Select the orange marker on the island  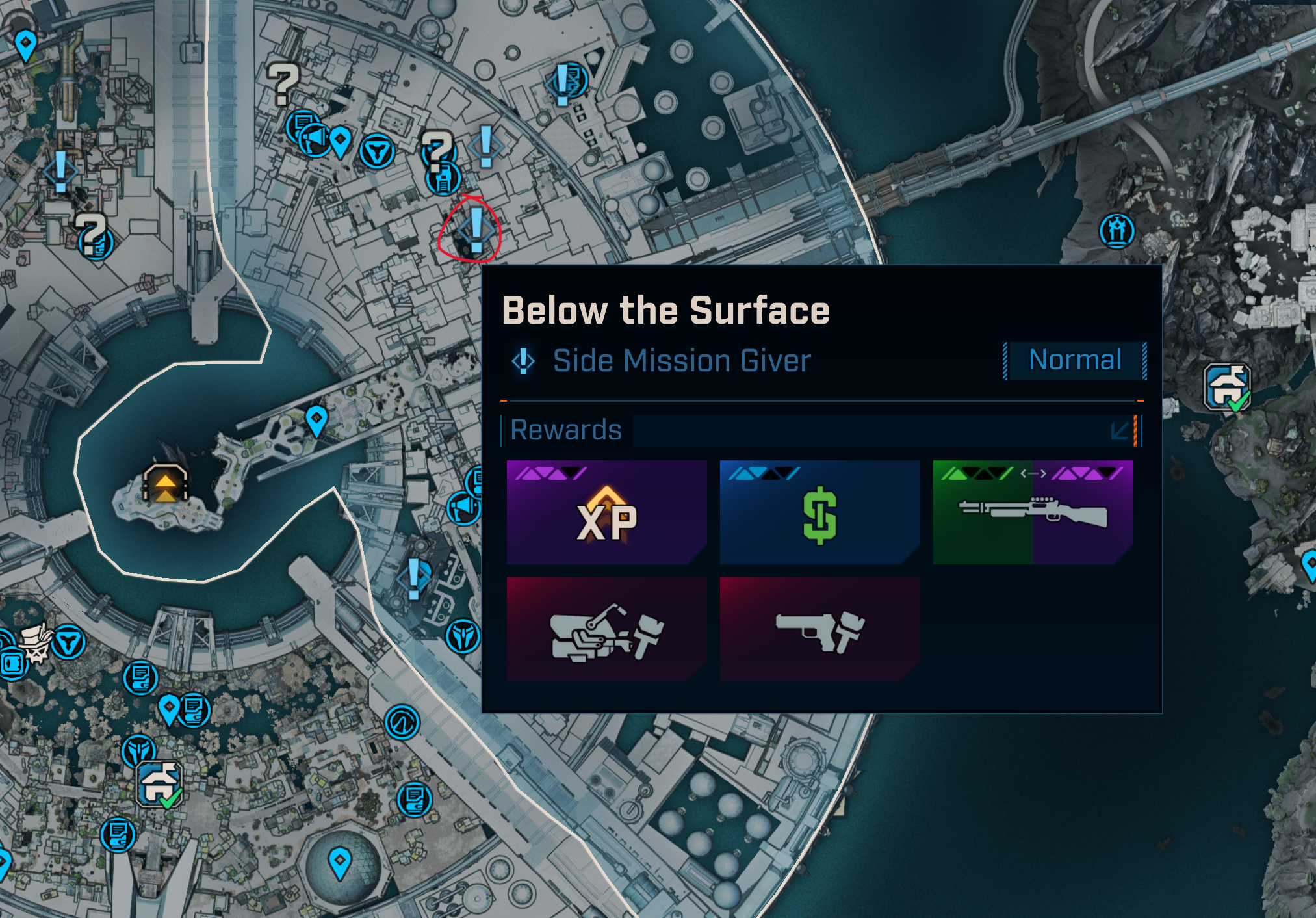(165, 483)
